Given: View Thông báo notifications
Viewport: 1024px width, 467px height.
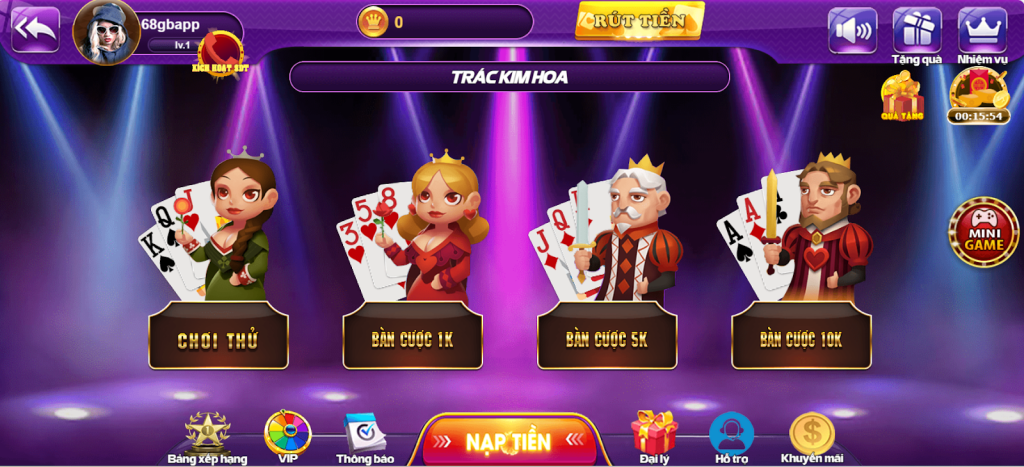Looking at the screenshot, I should coord(365,433).
